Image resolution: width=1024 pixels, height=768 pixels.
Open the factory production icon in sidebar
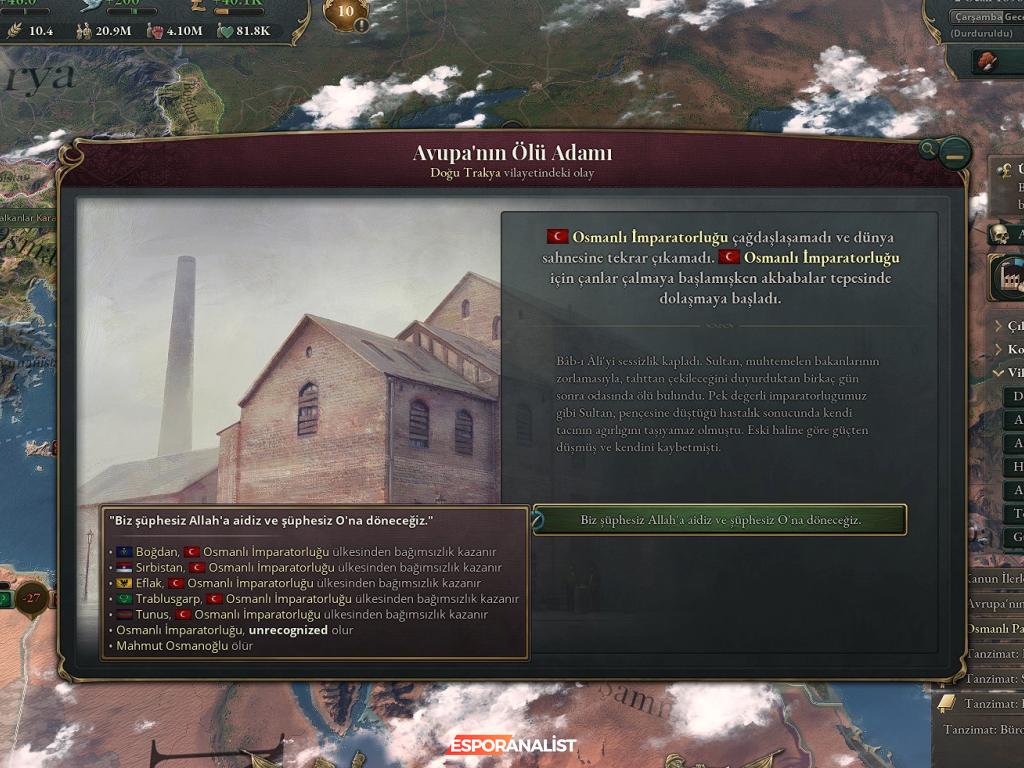coord(1005,279)
